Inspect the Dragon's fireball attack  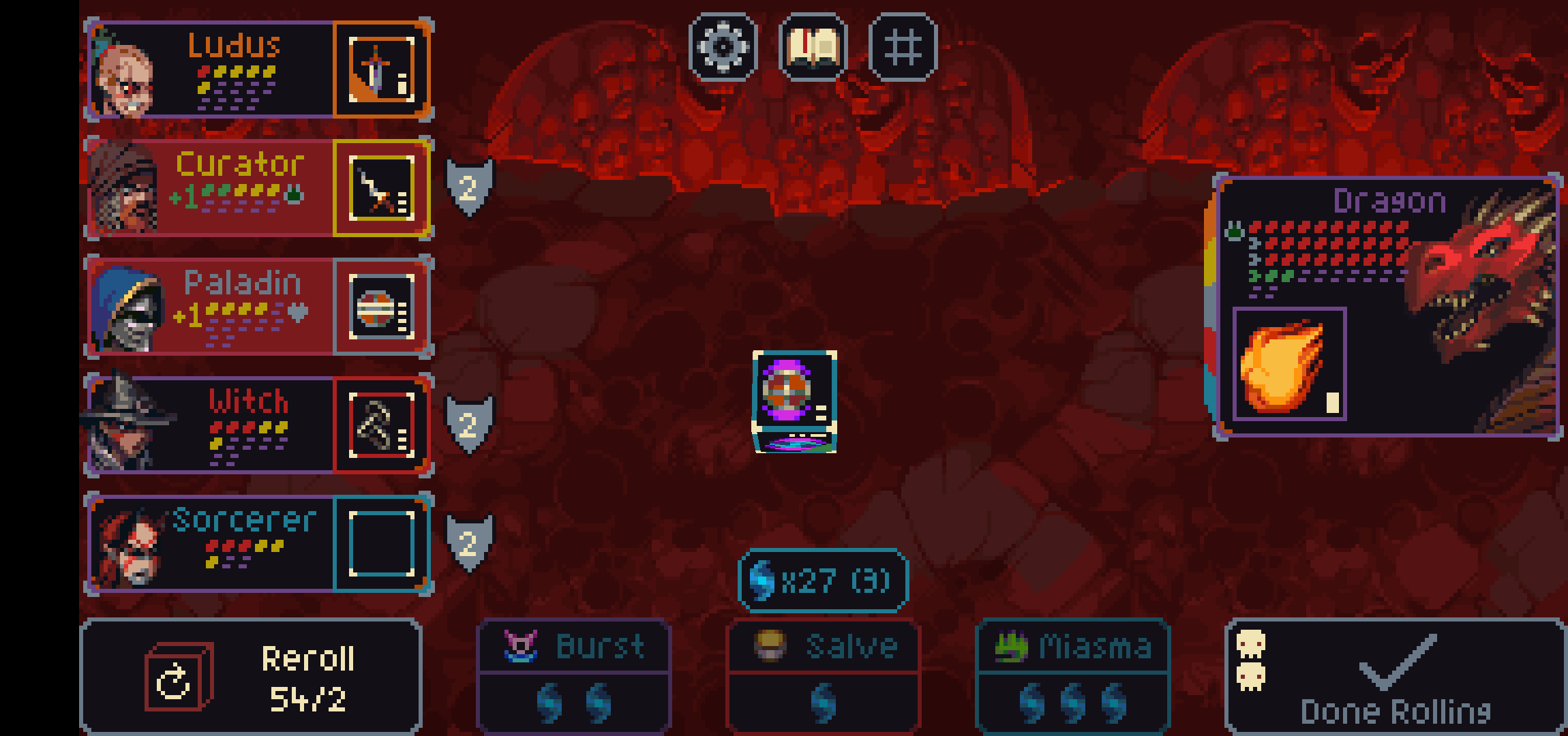click(1288, 365)
